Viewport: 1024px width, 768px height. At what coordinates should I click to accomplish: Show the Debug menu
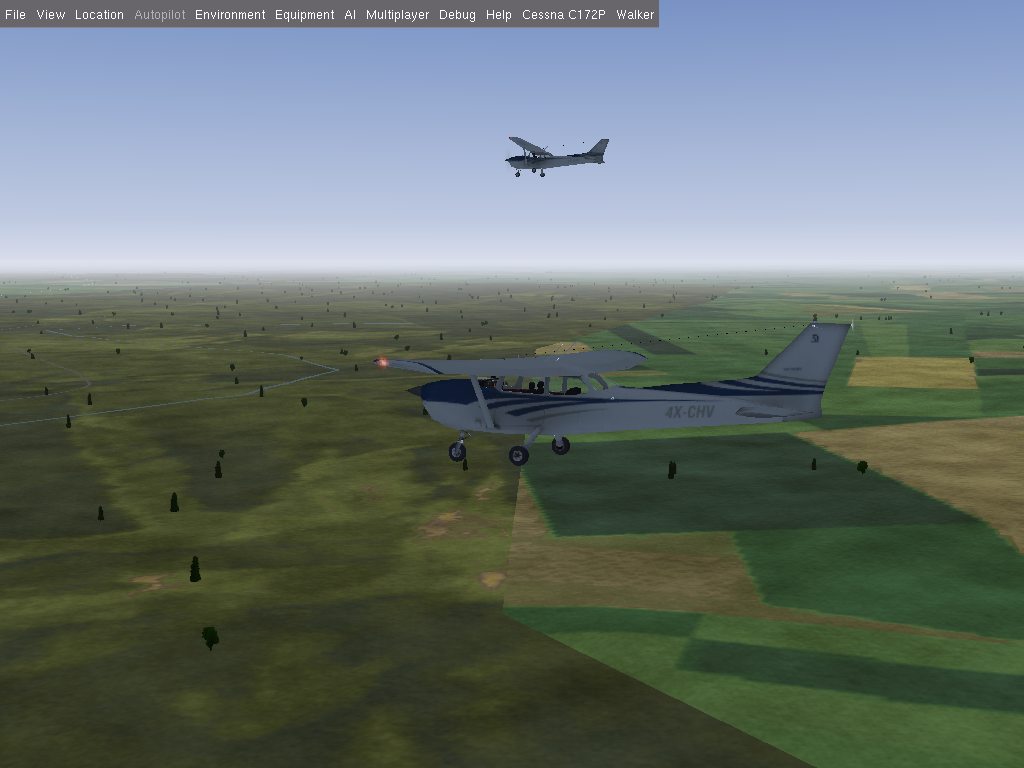pos(457,15)
